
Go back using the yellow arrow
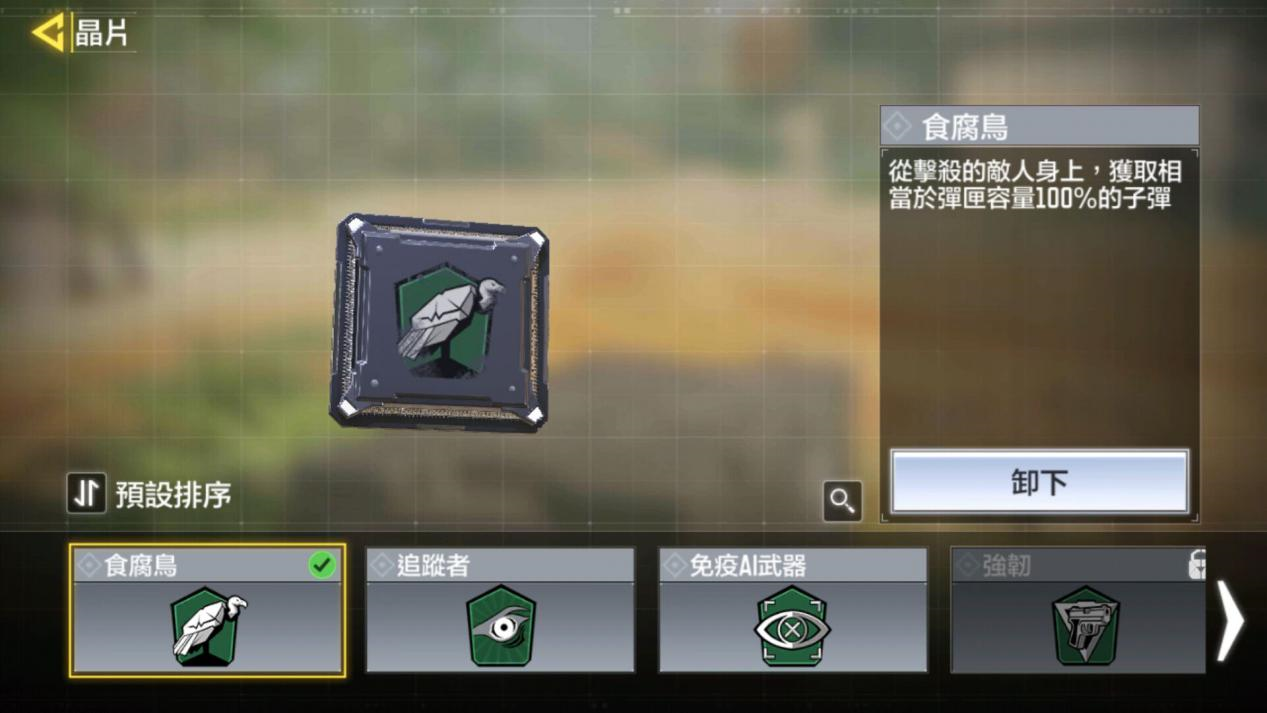pyautogui.click(x=48, y=33)
